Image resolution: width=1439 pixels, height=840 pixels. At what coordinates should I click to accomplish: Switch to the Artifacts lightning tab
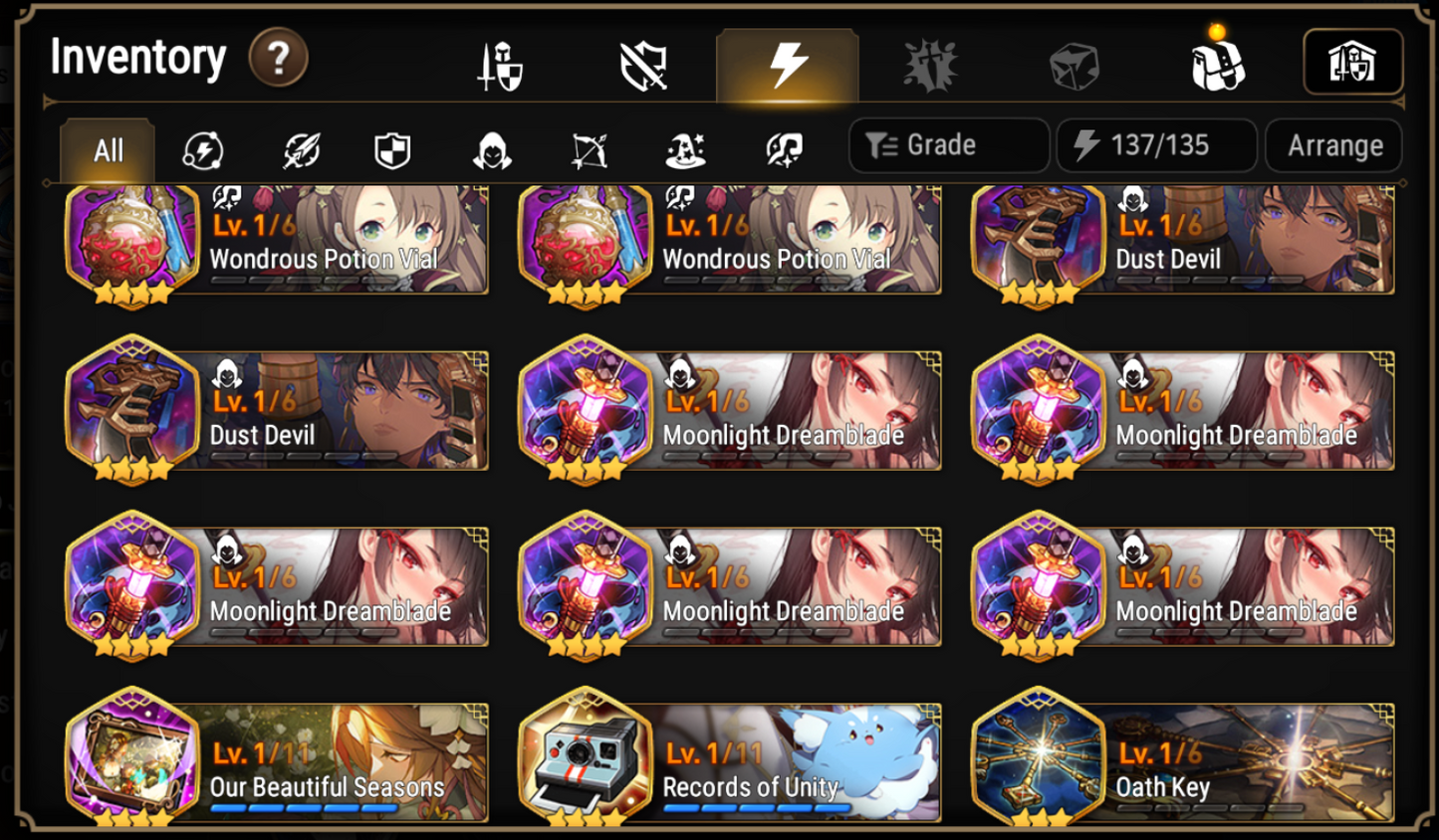[x=787, y=65]
